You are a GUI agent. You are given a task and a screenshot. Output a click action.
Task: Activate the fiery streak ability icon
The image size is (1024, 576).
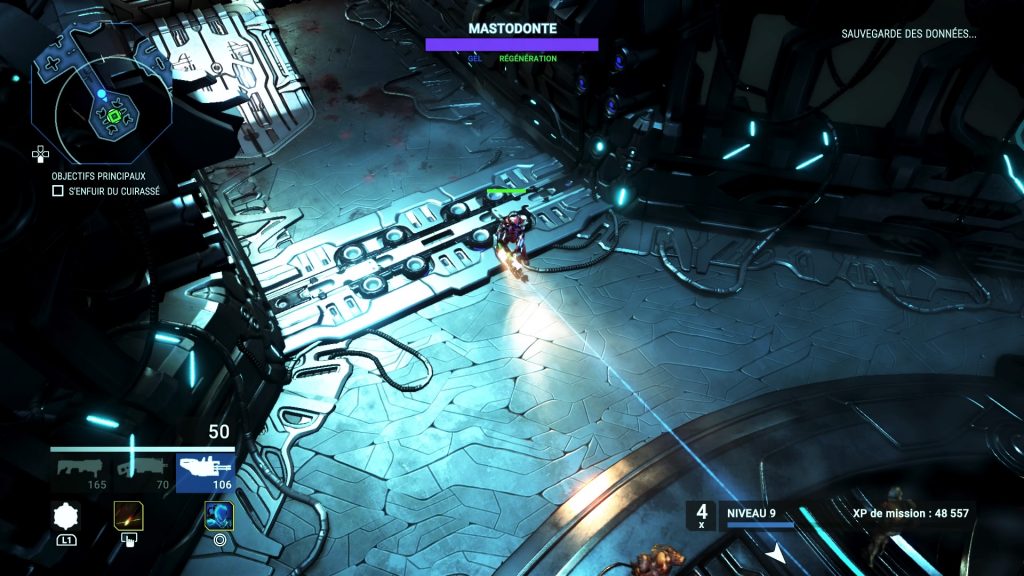(x=128, y=516)
